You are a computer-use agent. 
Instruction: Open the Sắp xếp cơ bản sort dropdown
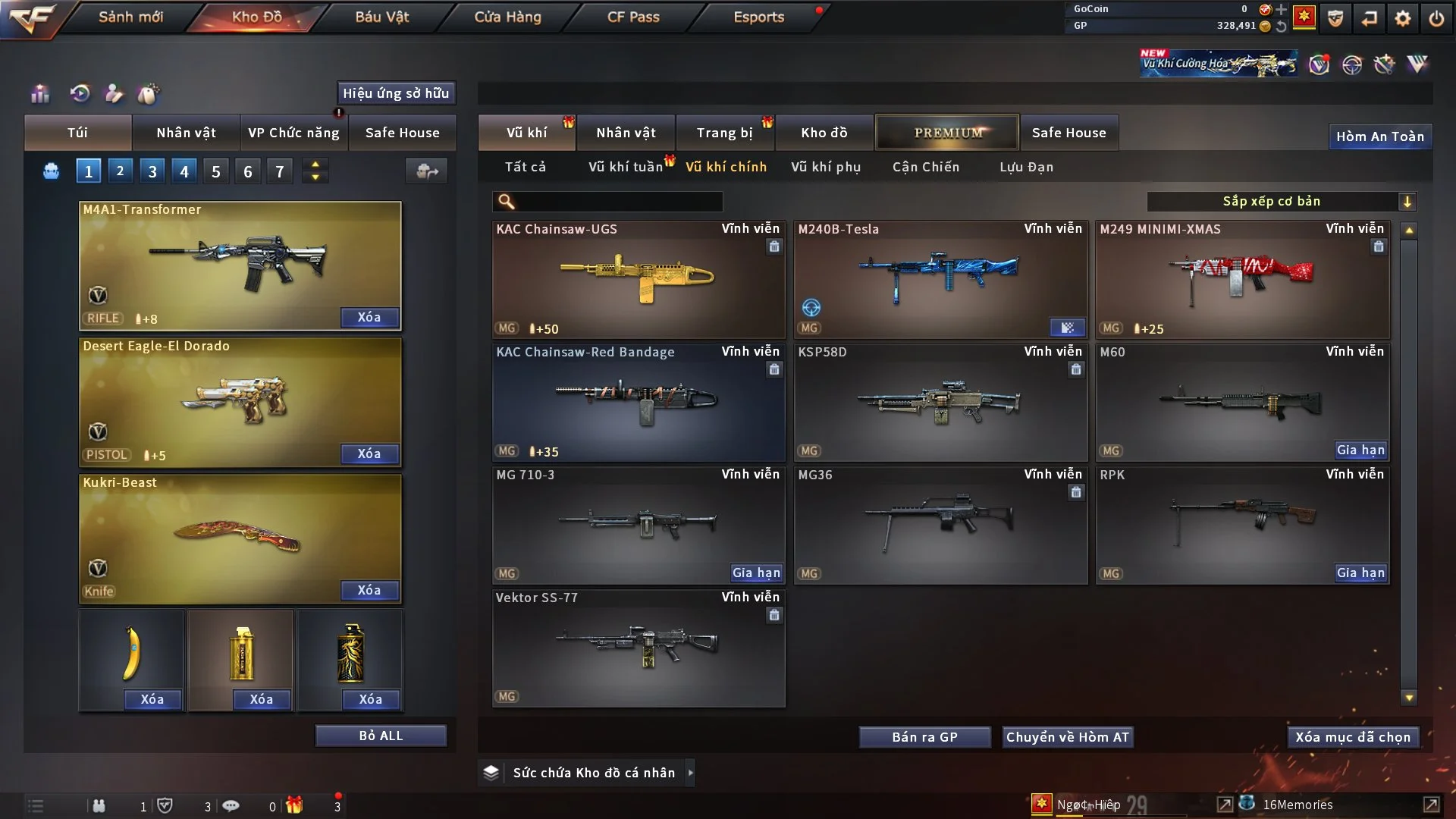(1281, 201)
